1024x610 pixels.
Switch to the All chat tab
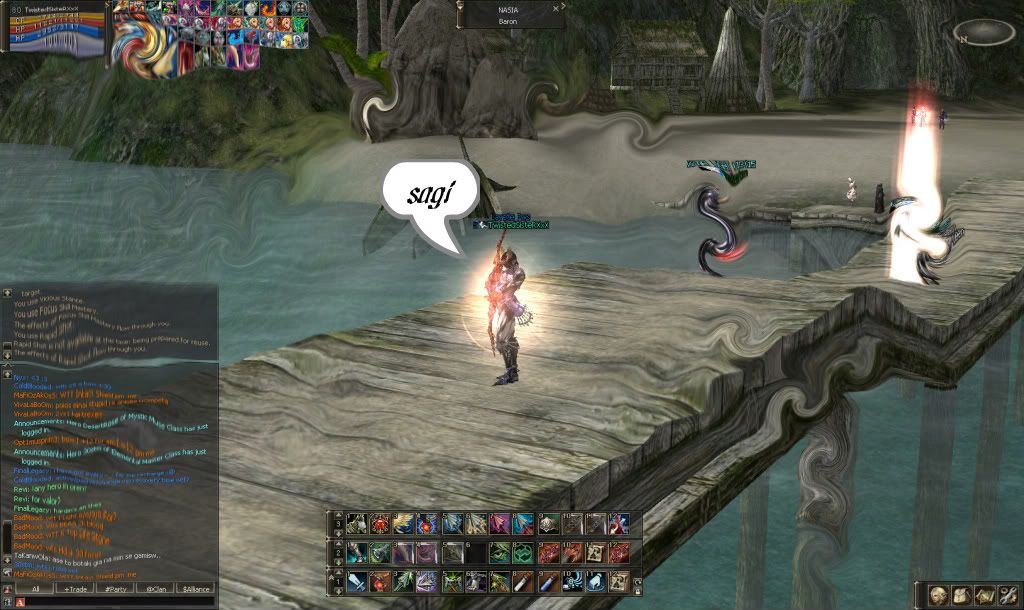click(x=35, y=589)
